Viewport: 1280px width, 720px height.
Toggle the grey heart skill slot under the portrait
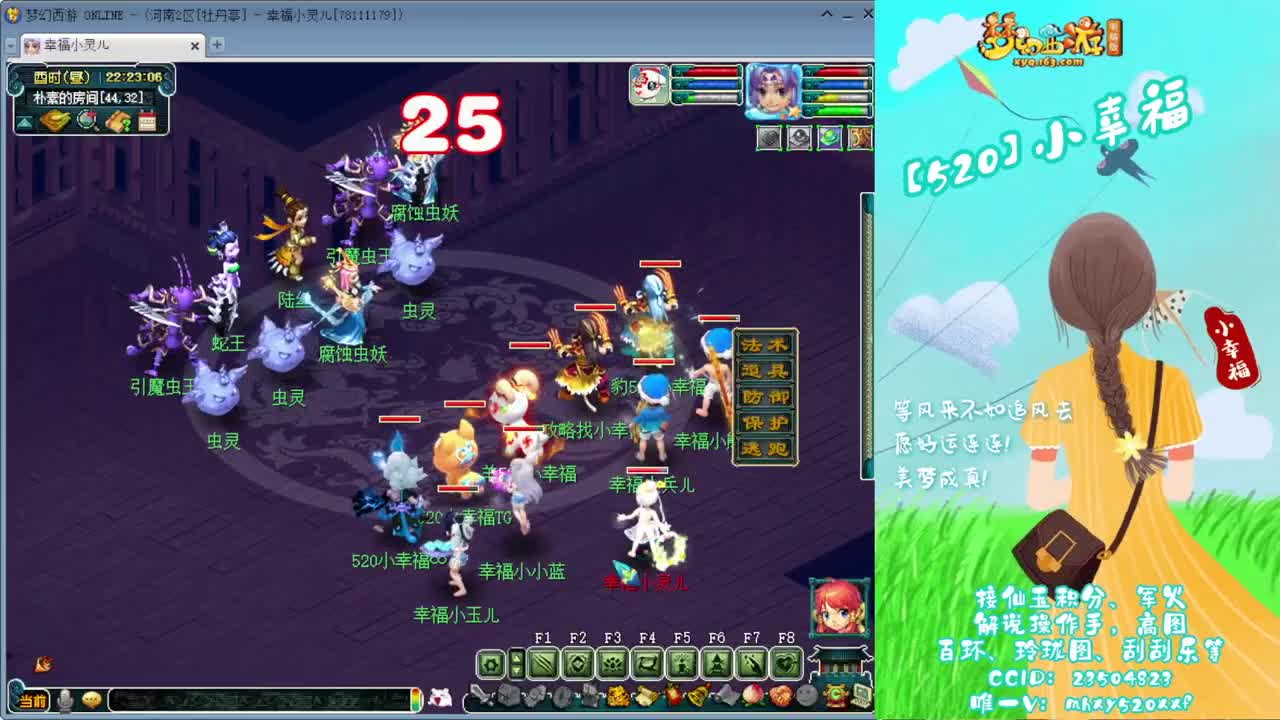[768, 138]
